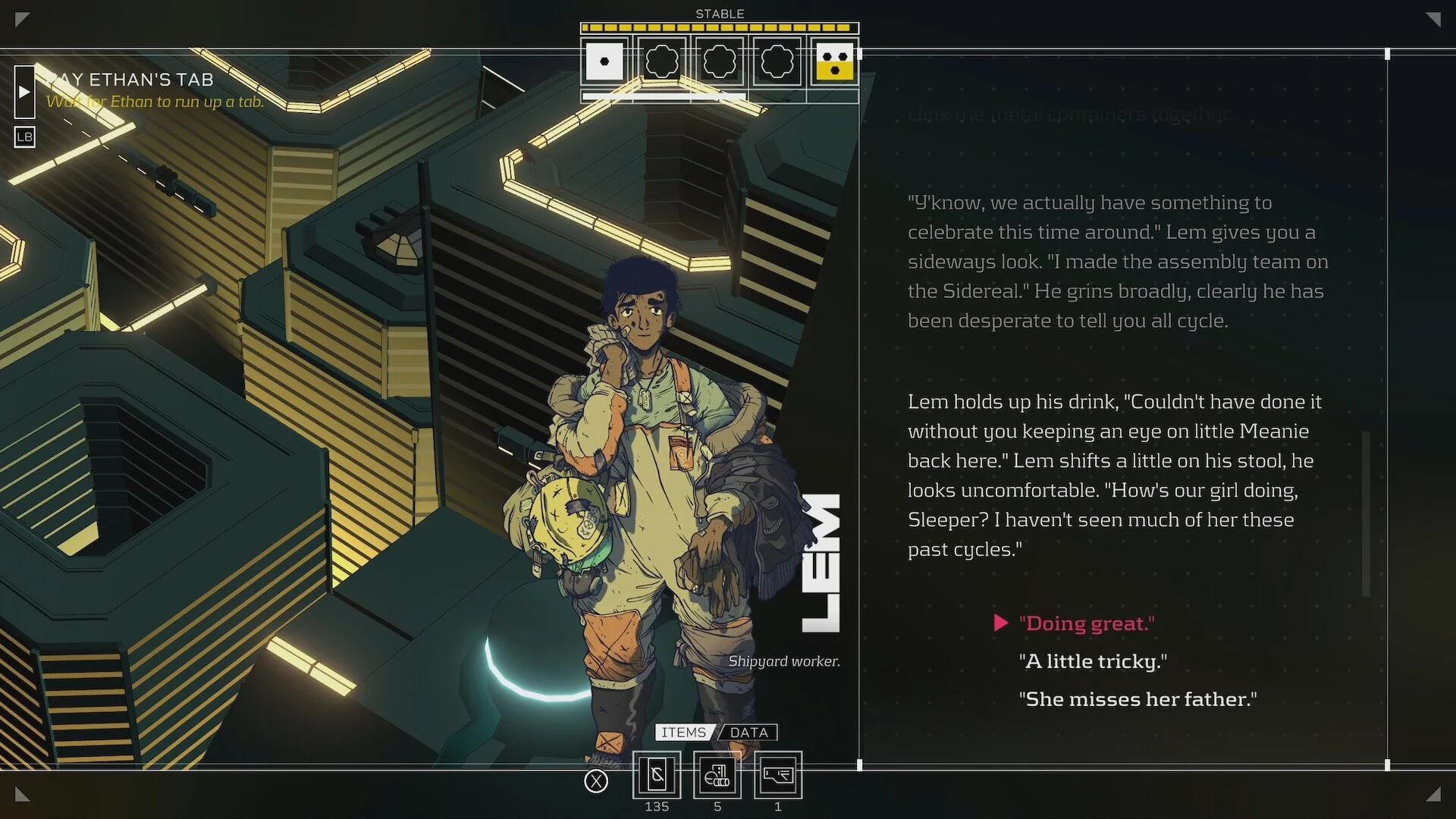Viewport: 1456px width, 819px height.
Task: Open the triangular expander beside the quest title
Action: 24,93
